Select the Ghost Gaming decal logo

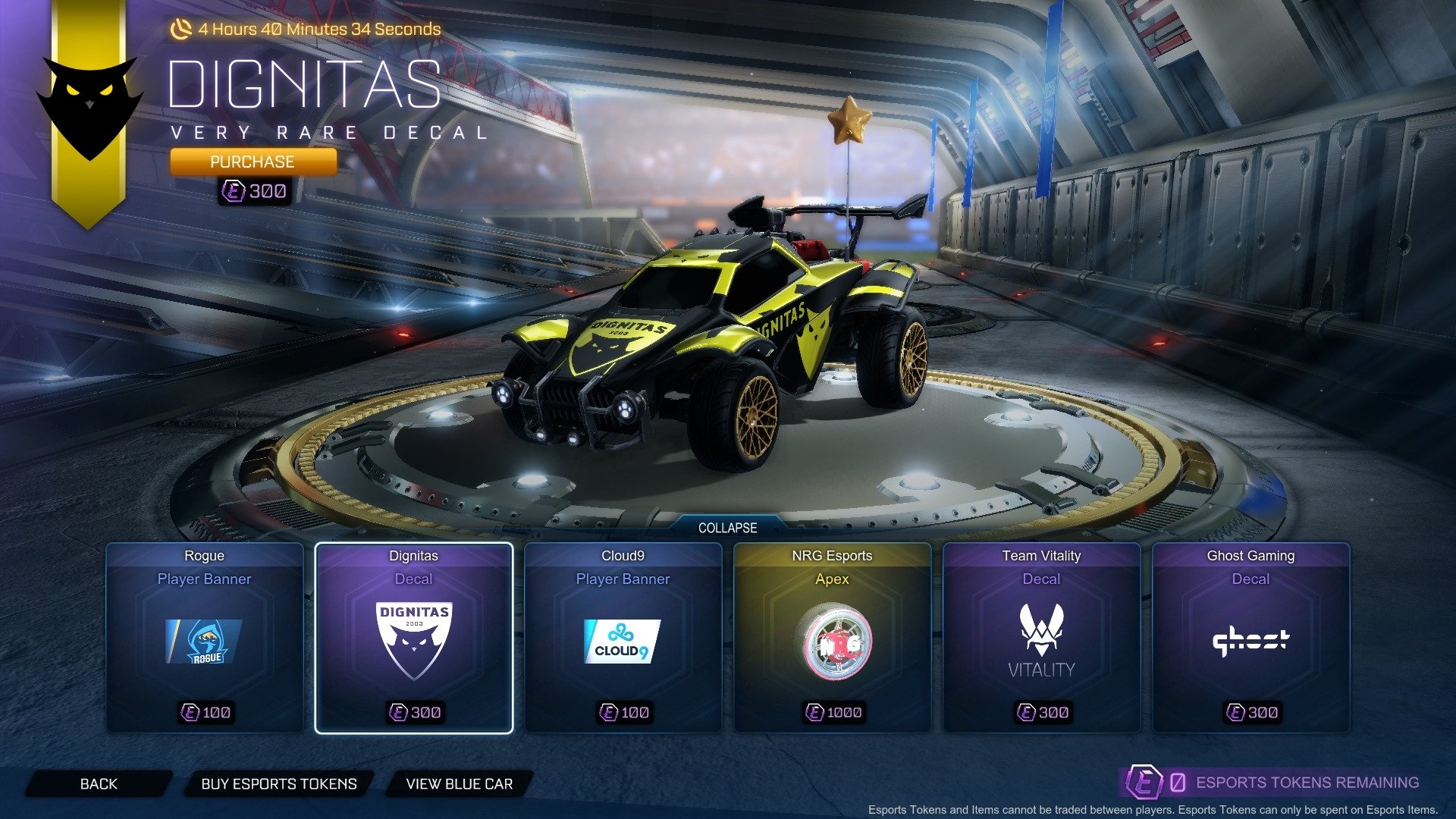(1251, 641)
